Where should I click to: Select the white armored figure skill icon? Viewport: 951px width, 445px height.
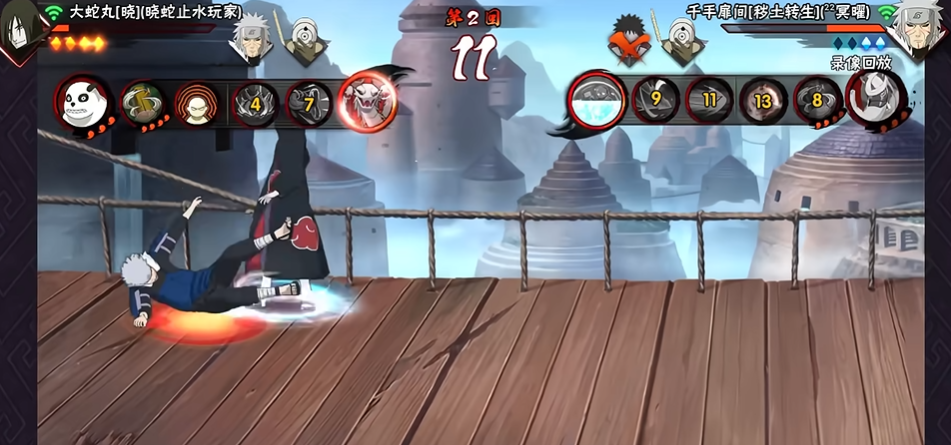[x=877, y=99]
